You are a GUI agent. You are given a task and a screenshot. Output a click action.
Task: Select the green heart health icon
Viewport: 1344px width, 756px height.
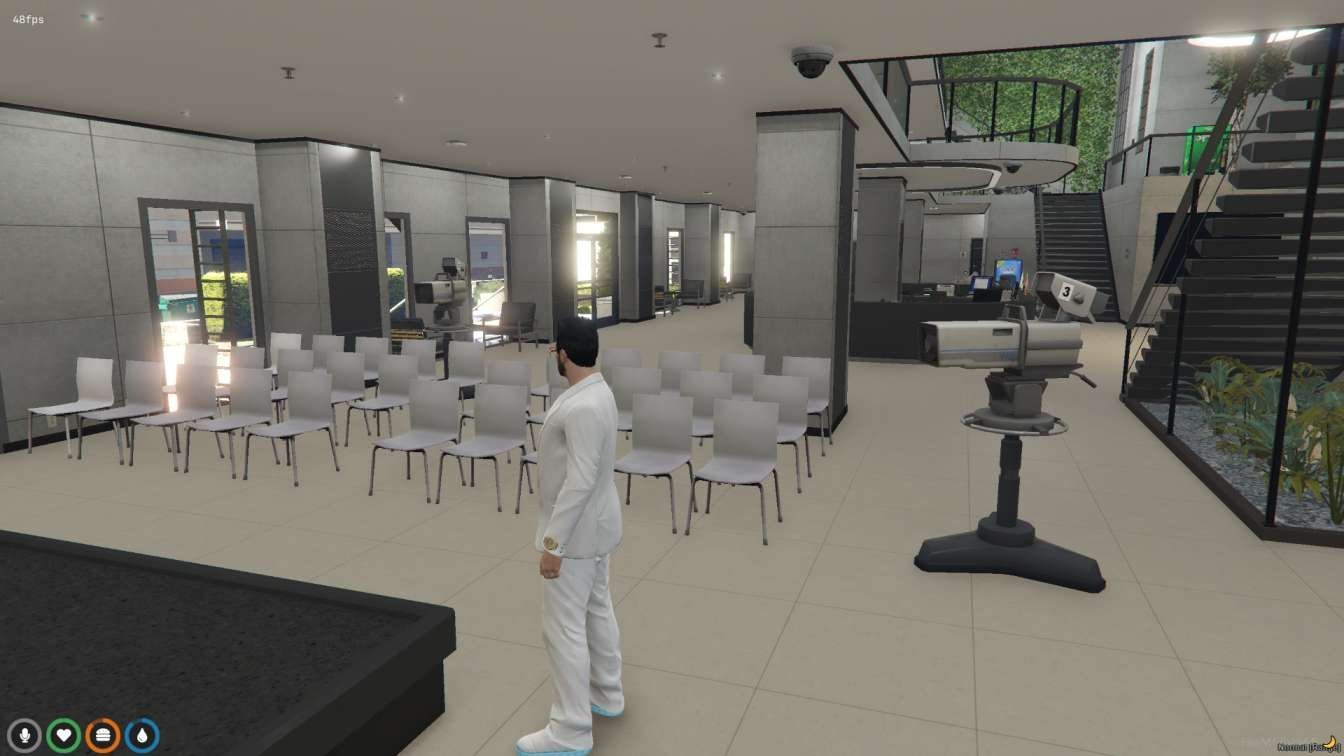click(x=64, y=736)
